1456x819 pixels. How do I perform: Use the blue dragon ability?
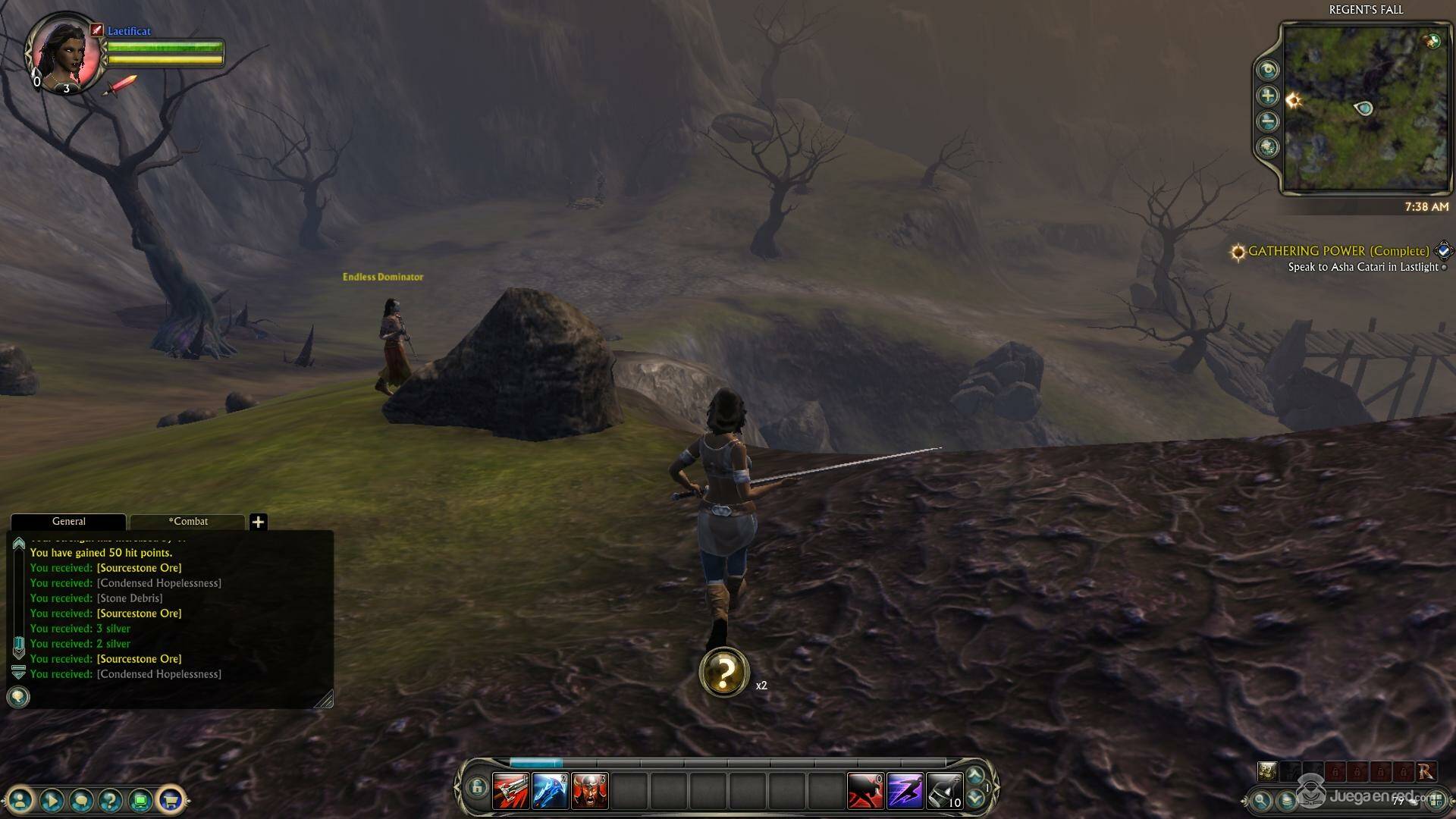[550, 792]
